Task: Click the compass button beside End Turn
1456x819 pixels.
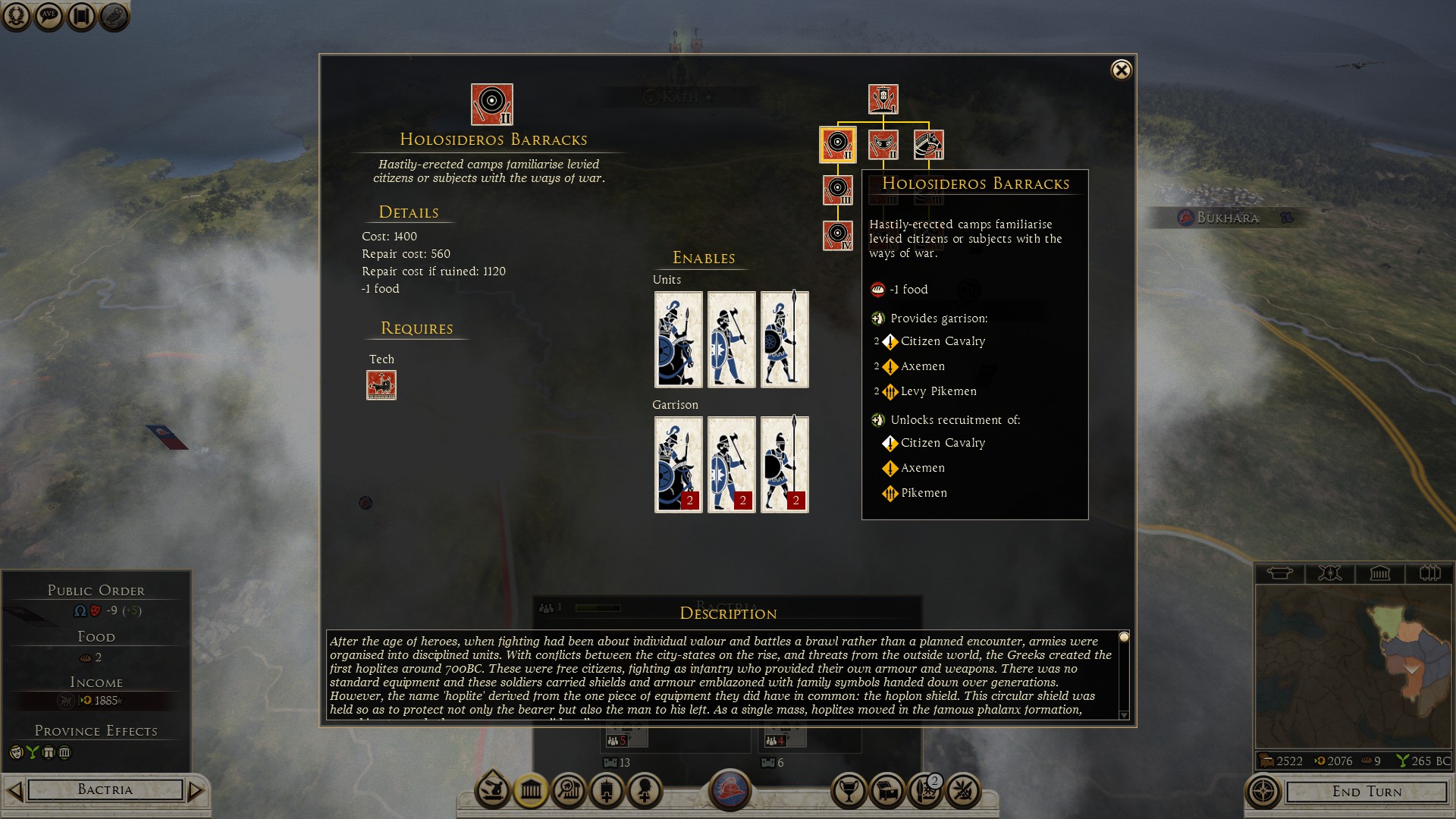Action: 1263,792
